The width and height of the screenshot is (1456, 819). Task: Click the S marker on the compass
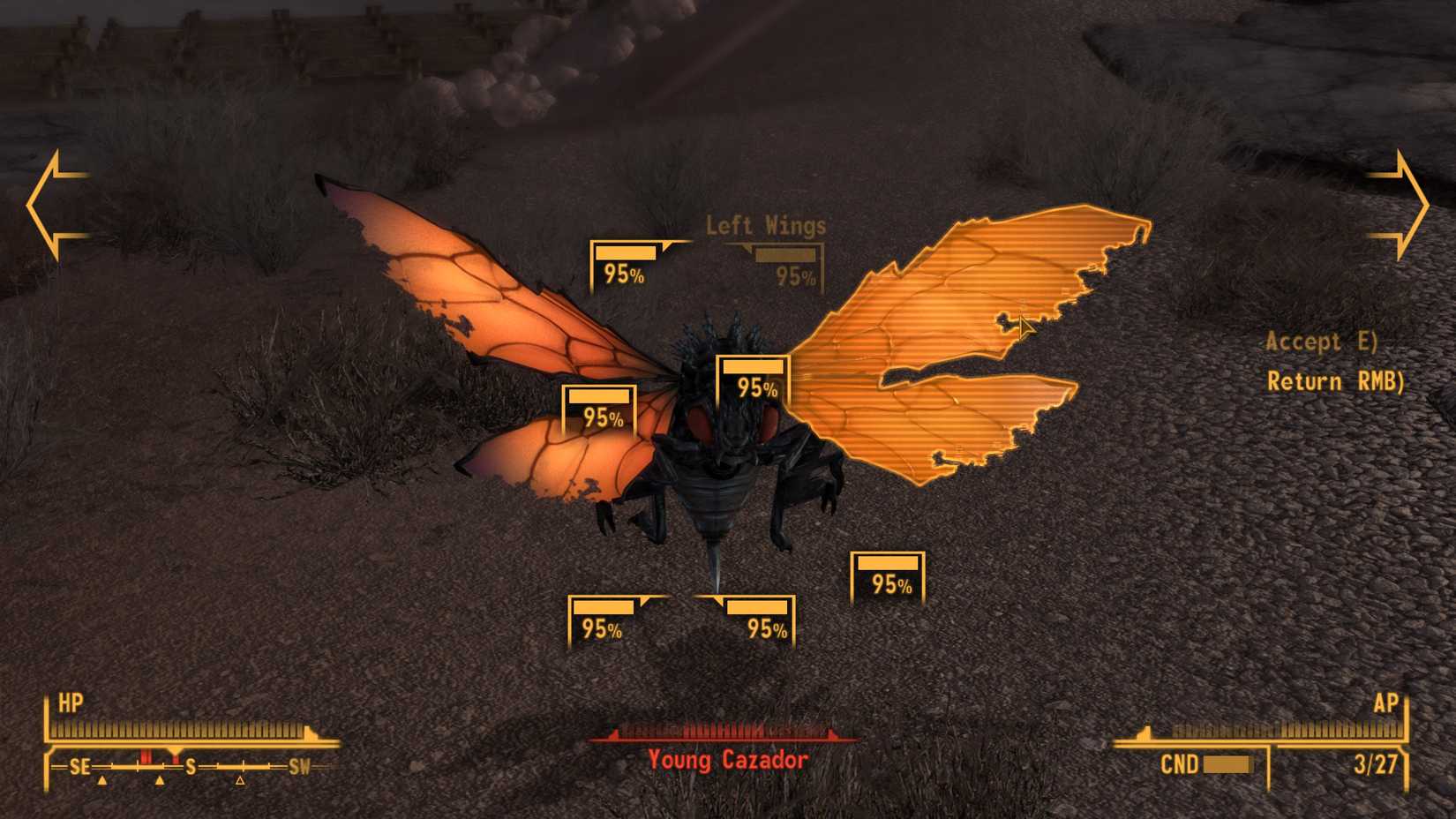point(190,767)
